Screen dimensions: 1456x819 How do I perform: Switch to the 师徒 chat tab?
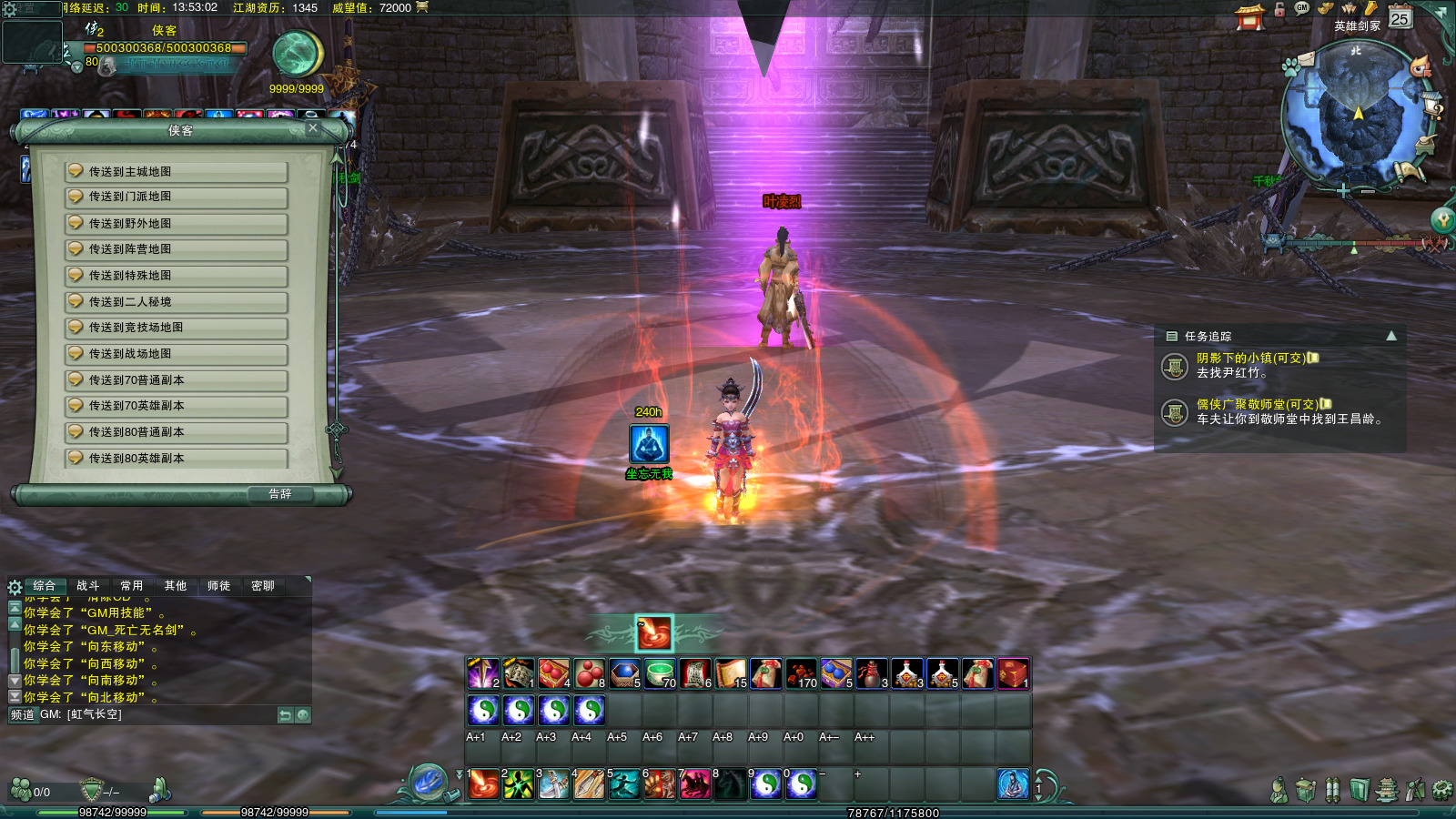pos(219,586)
